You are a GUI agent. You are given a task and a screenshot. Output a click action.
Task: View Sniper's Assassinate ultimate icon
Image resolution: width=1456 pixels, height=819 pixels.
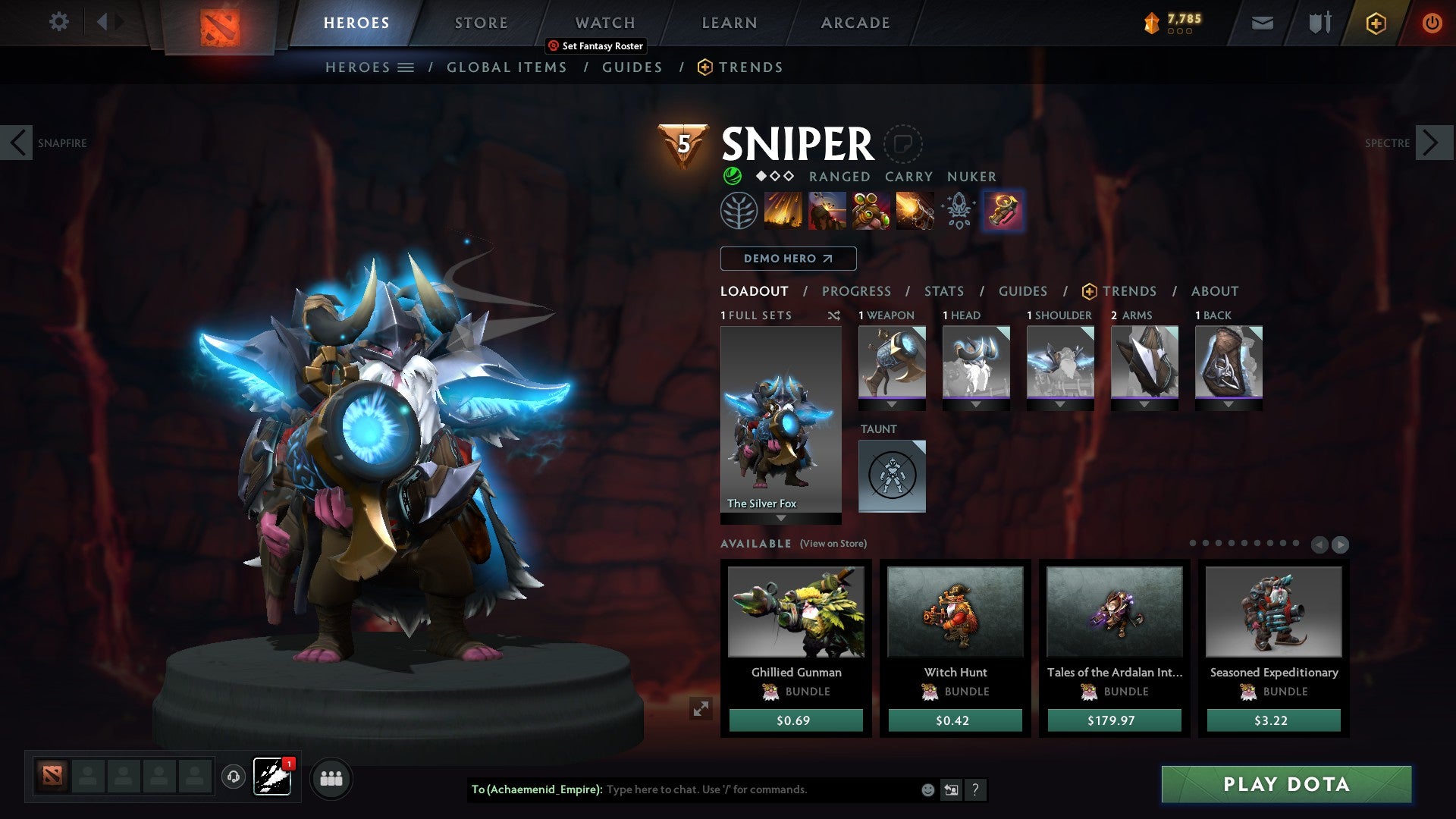pyautogui.click(x=916, y=211)
